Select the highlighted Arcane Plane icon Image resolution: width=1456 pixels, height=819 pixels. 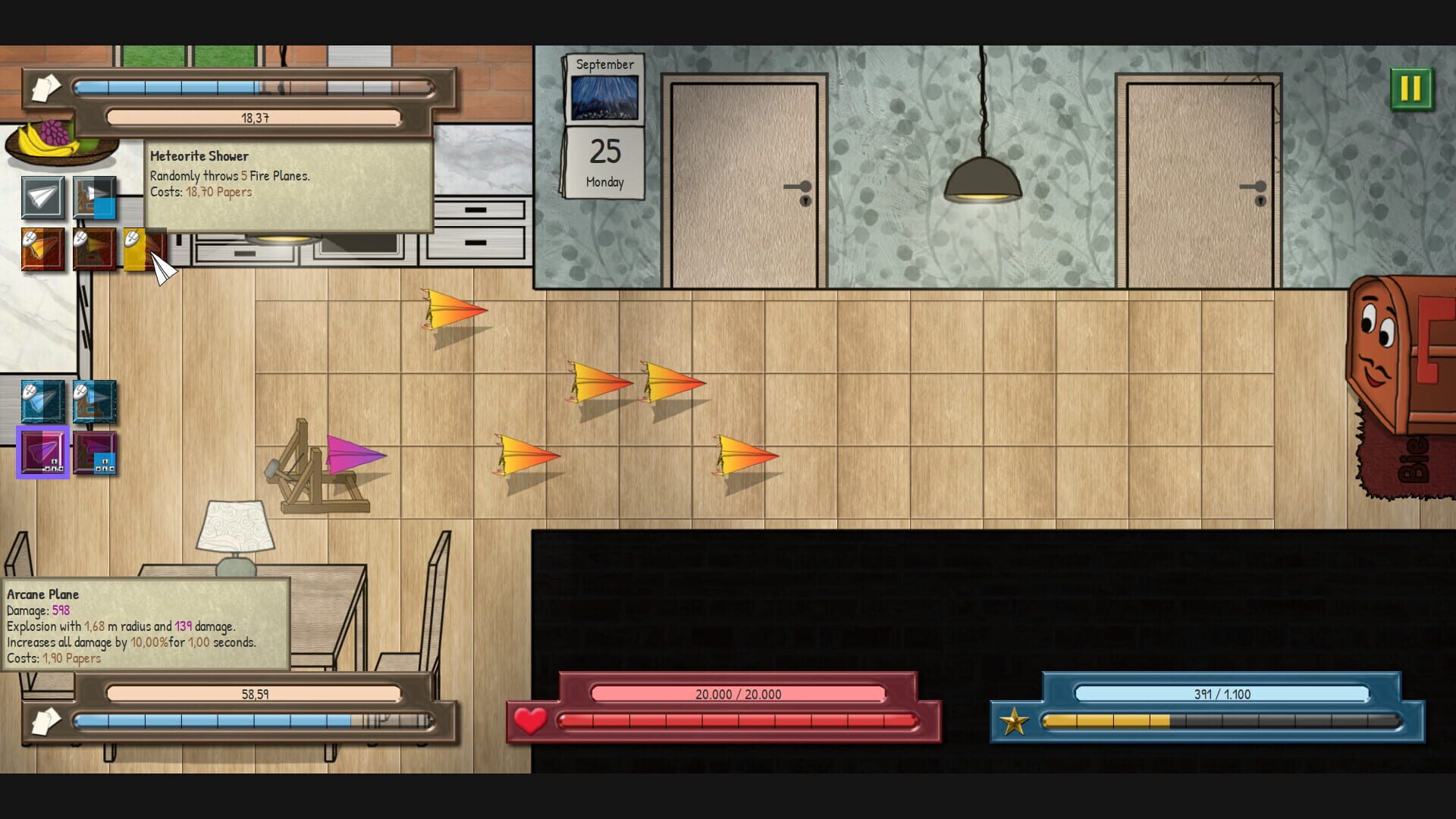[42, 453]
